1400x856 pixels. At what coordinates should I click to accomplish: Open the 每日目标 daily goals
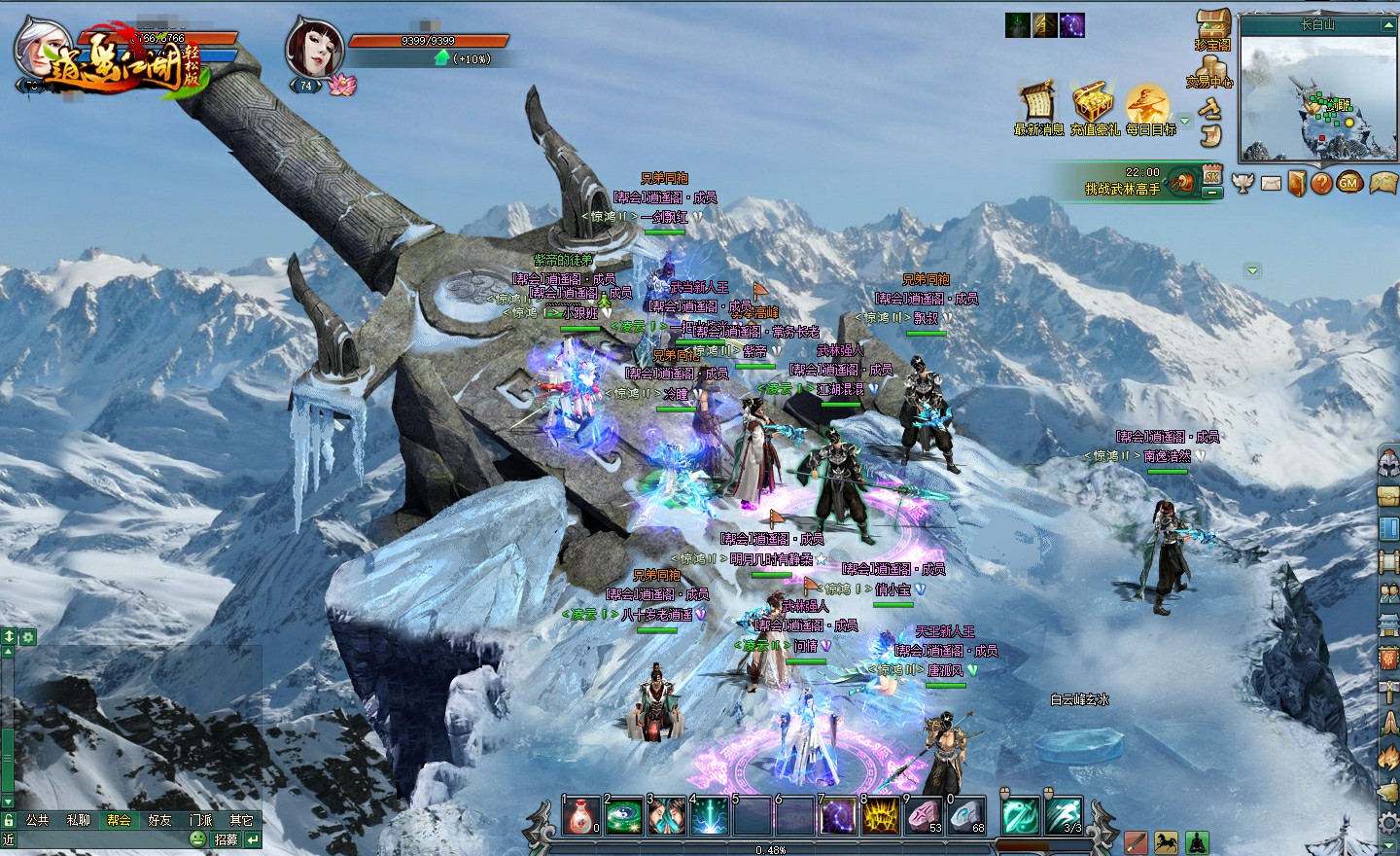click(1147, 105)
